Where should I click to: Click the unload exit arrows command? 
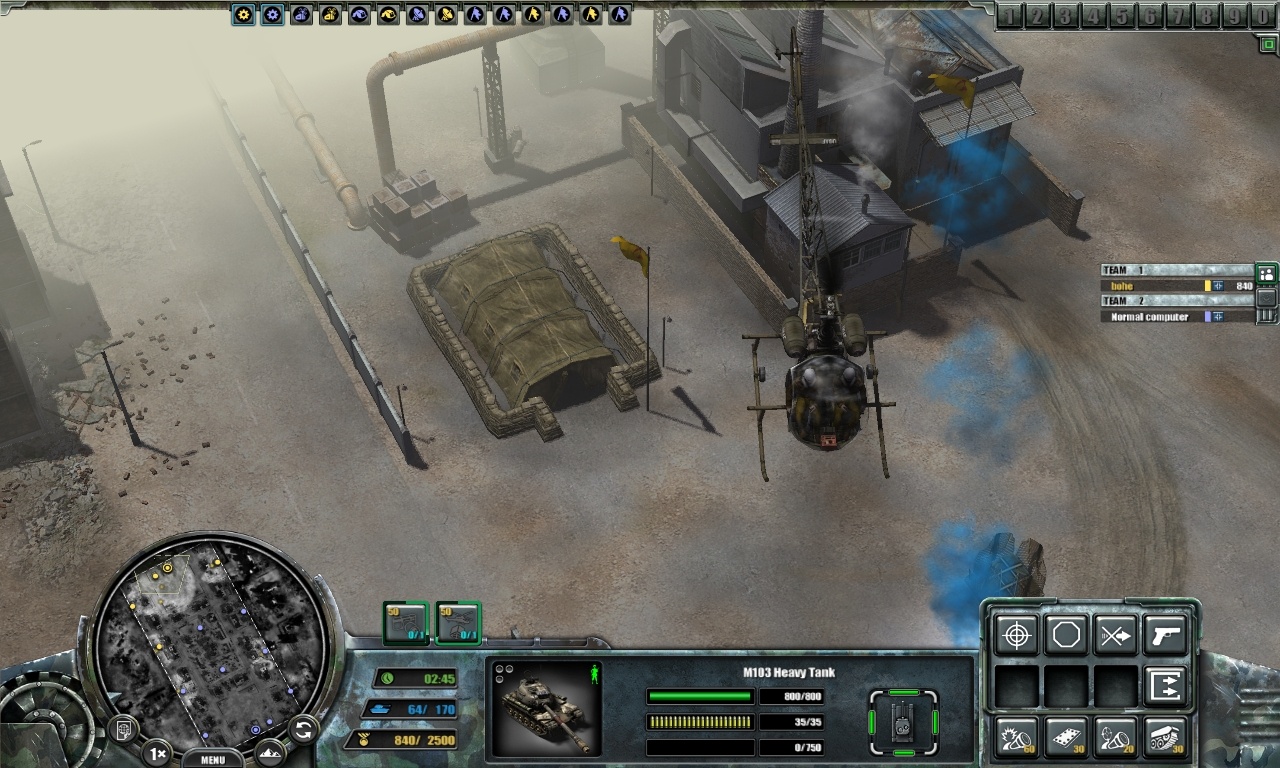pos(1165,686)
